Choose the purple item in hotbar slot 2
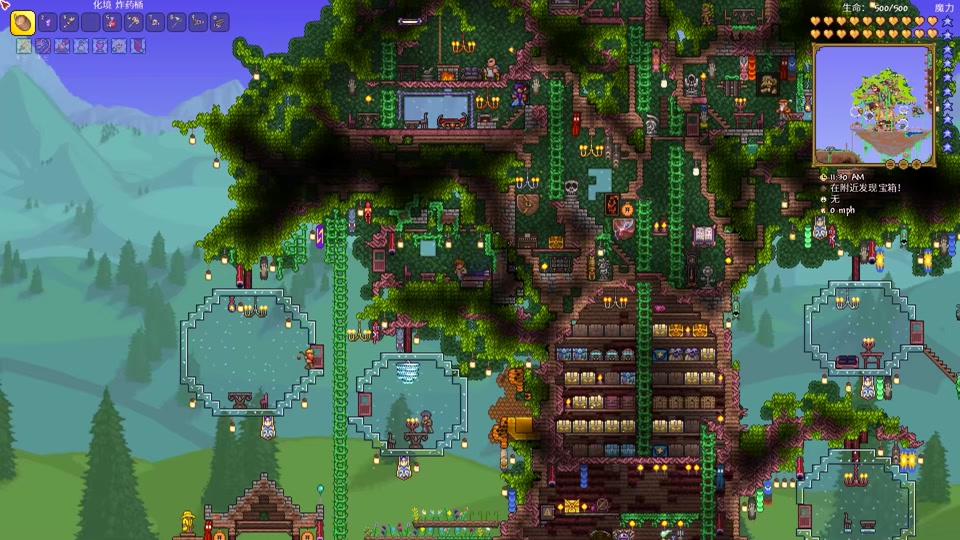Image resolution: width=960 pixels, height=540 pixels. (48, 22)
